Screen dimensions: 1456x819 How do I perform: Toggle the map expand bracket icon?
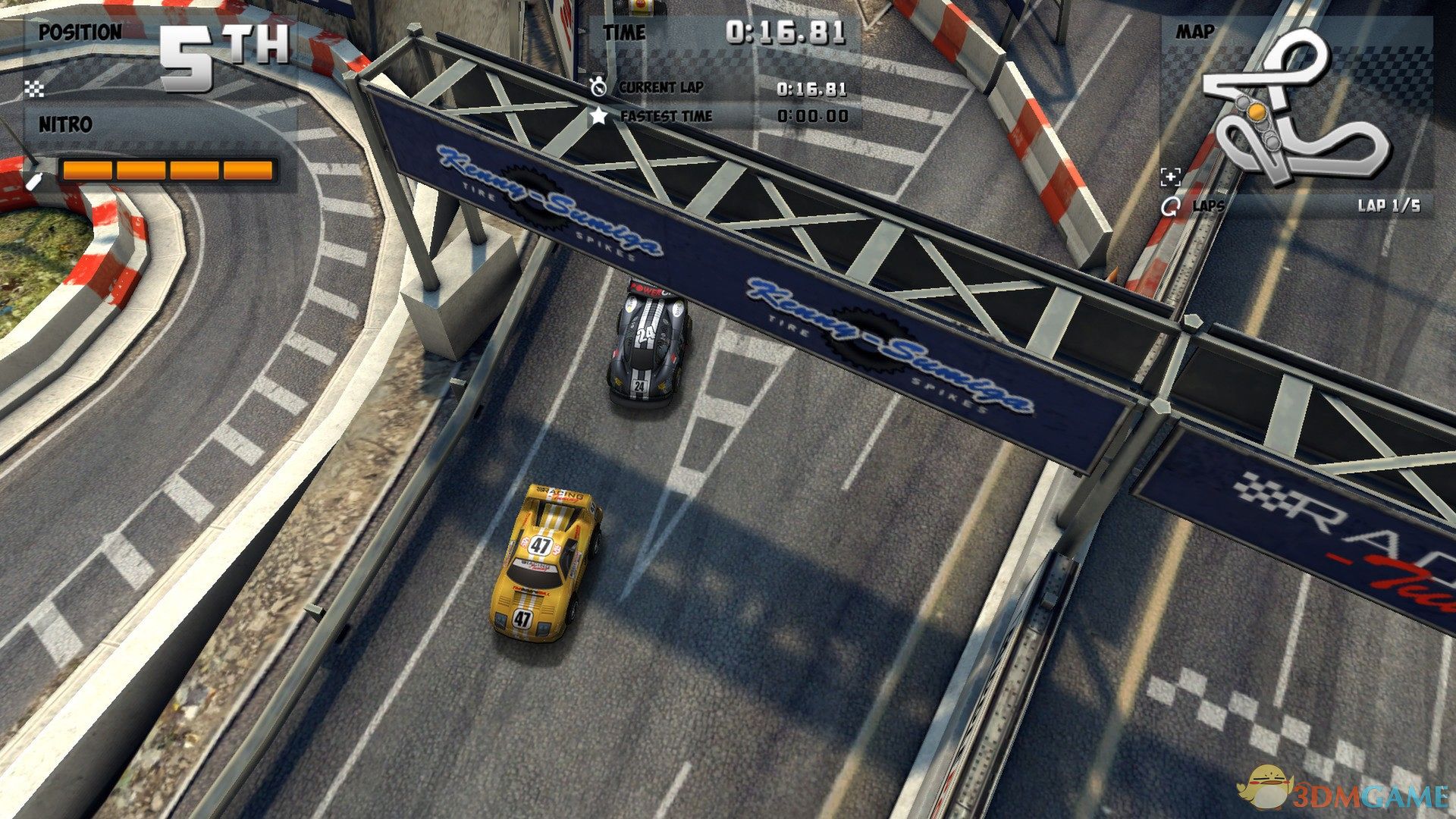click(x=1171, y=177)
